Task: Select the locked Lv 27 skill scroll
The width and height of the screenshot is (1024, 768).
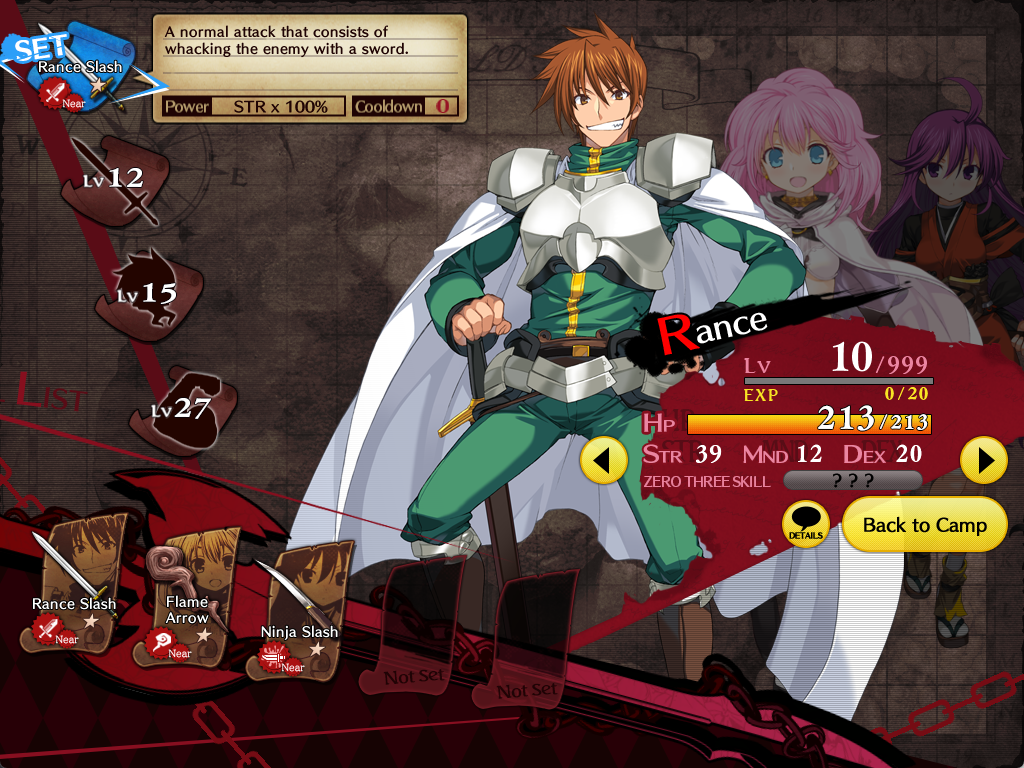Action: tap(180, 407)
